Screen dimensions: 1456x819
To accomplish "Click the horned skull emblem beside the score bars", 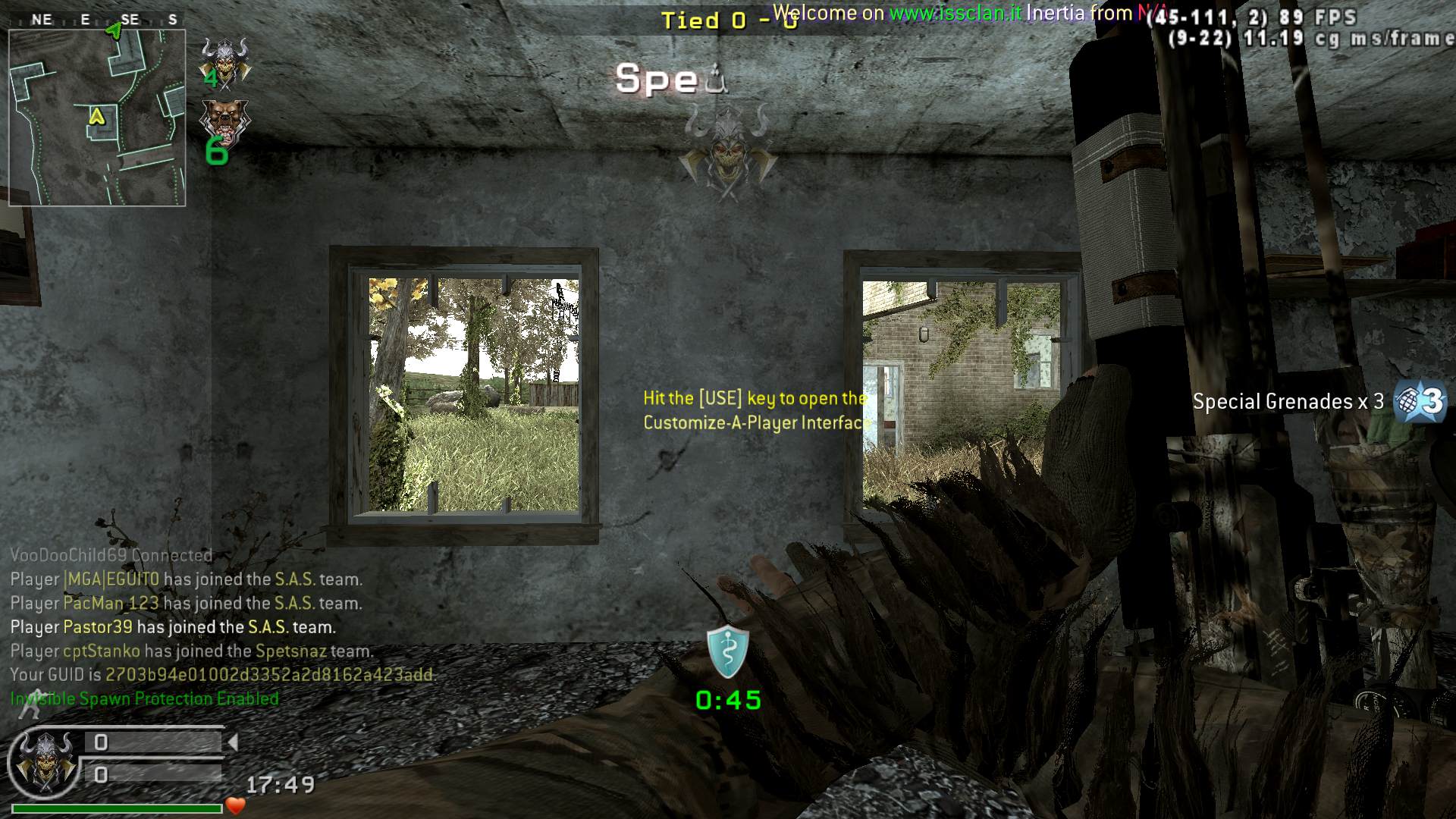I will [x=45, y=761].
